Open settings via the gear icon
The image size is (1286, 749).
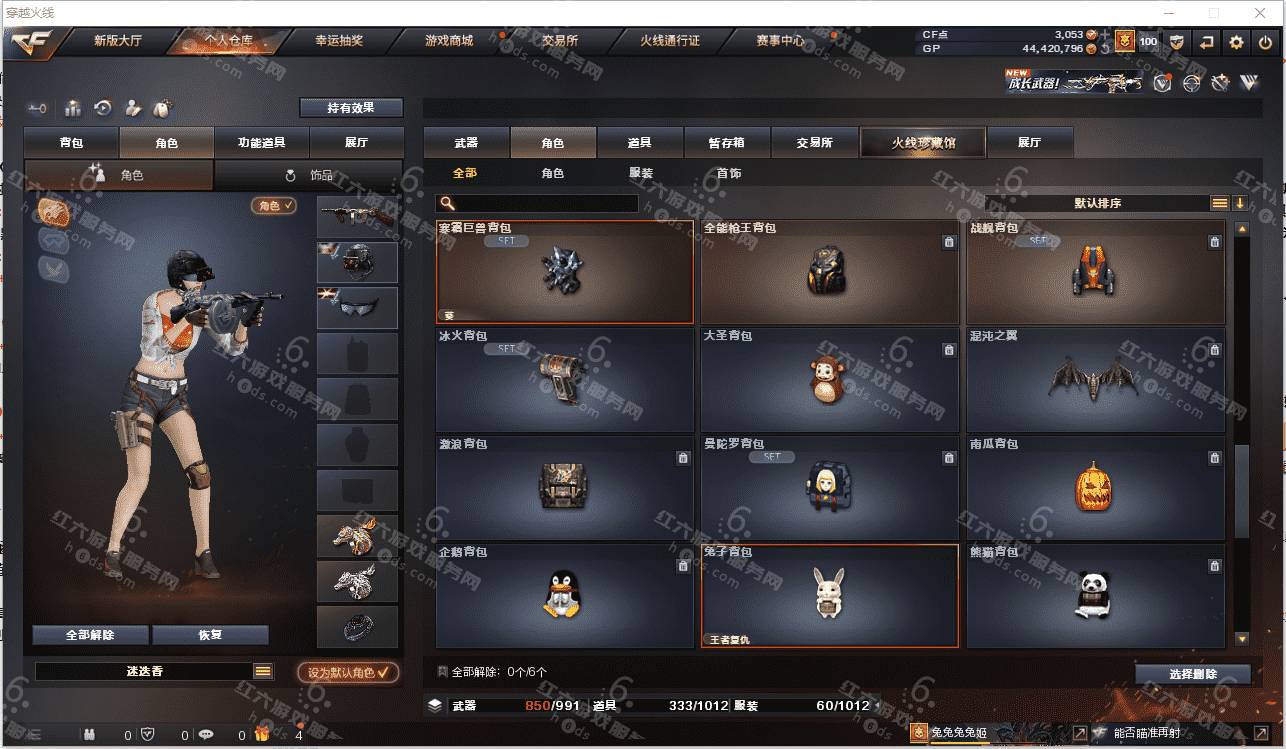tap(1237, 42)
